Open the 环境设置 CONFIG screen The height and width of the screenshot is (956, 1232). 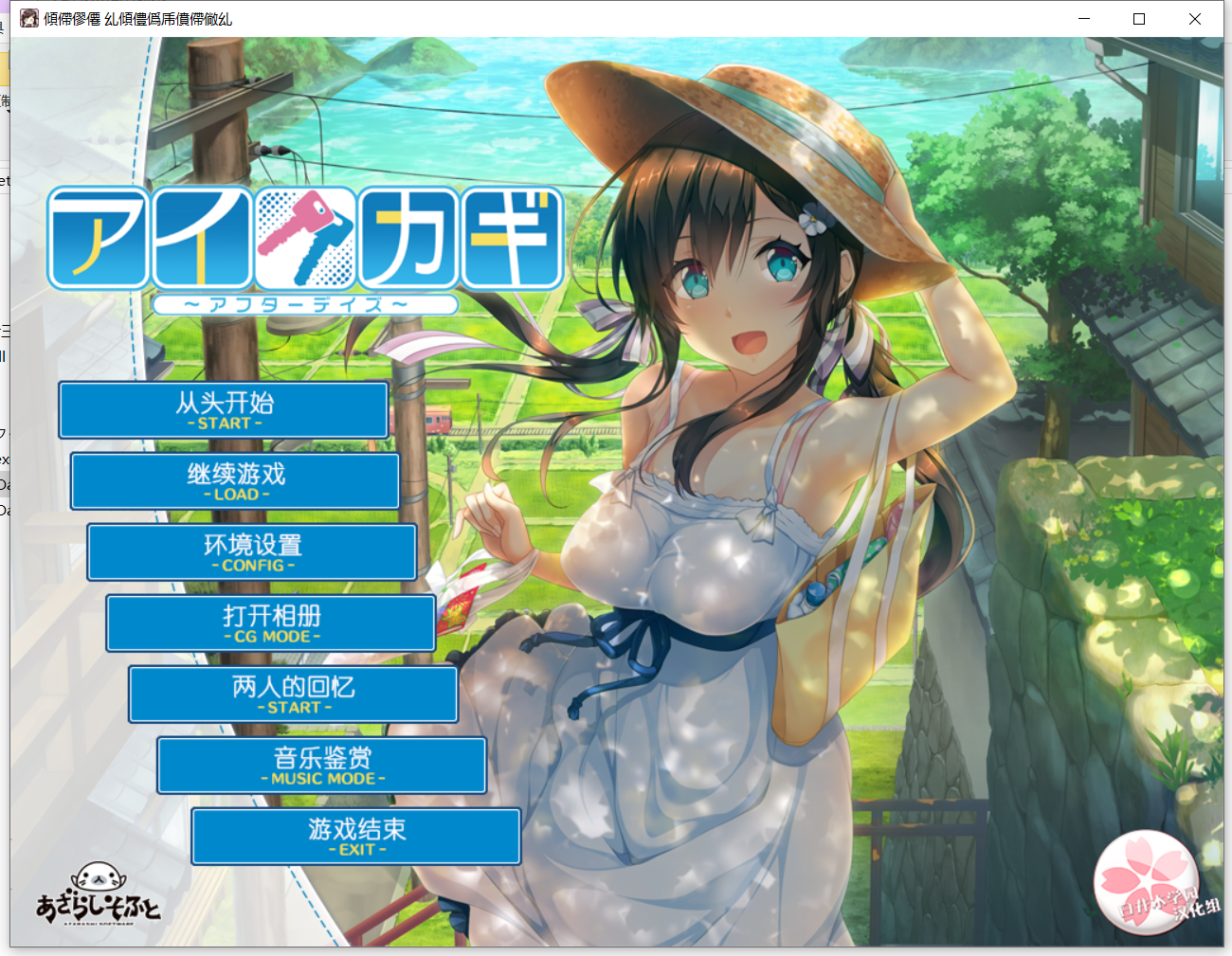pyautogui.click(x=252, y=551)
